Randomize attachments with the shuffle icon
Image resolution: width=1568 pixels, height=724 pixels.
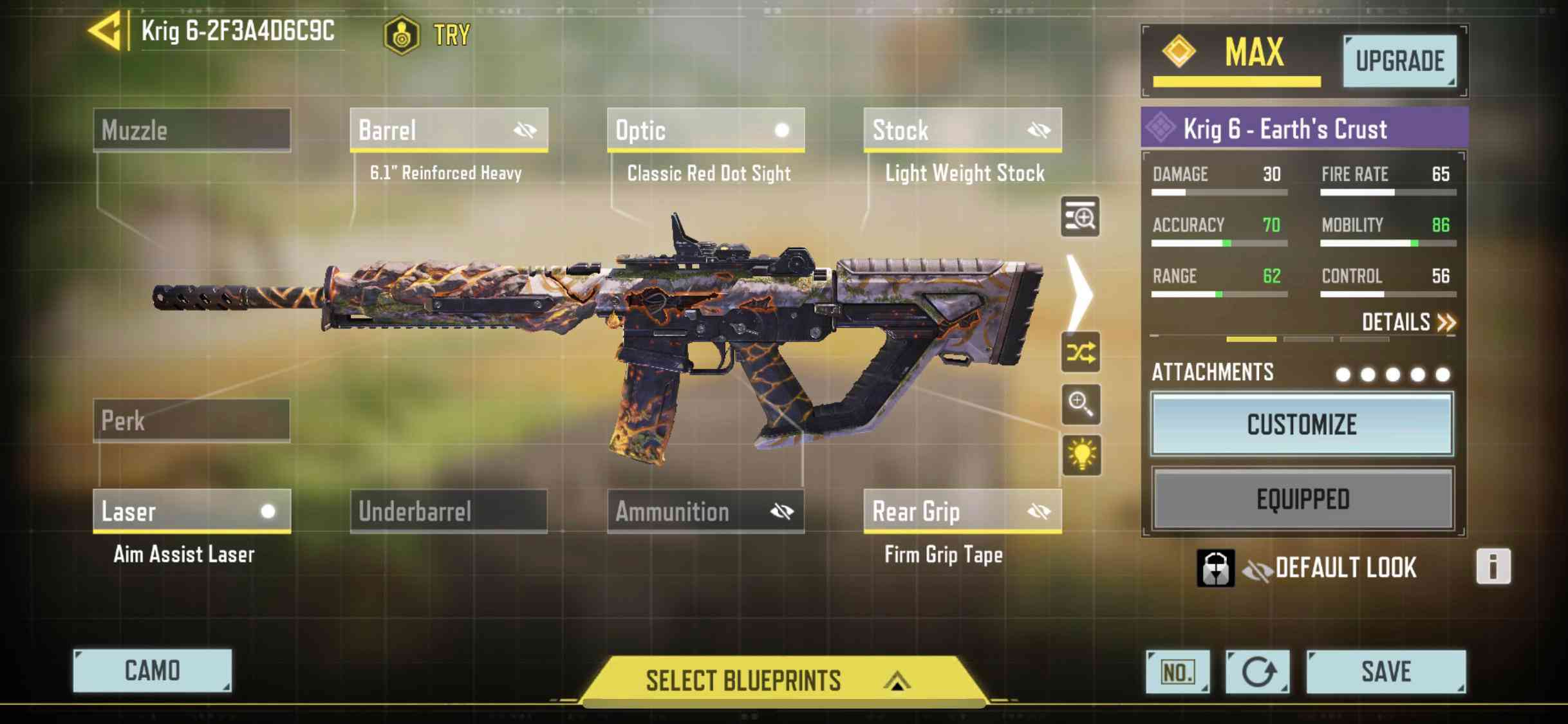[1081, 353]
